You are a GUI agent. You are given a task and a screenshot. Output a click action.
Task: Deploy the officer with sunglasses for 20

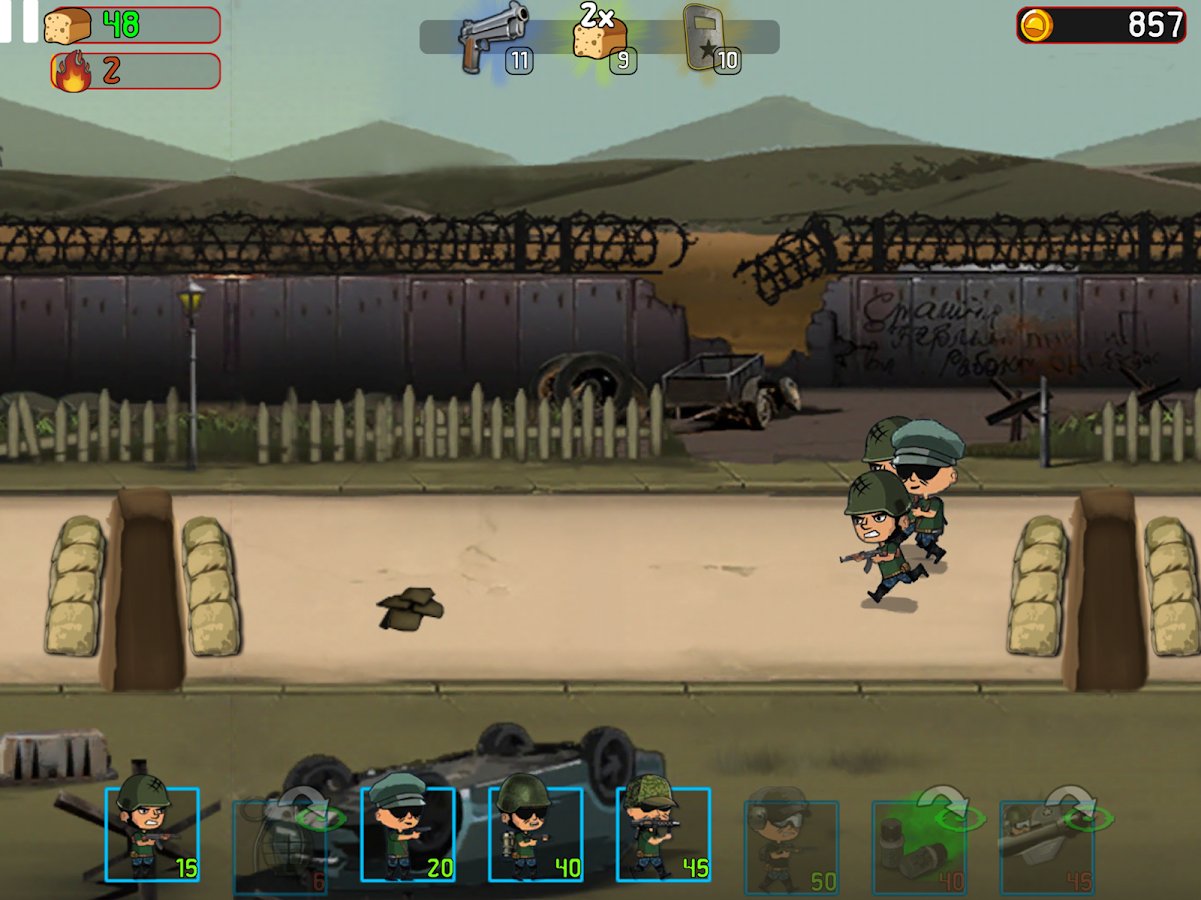point(408,834)
